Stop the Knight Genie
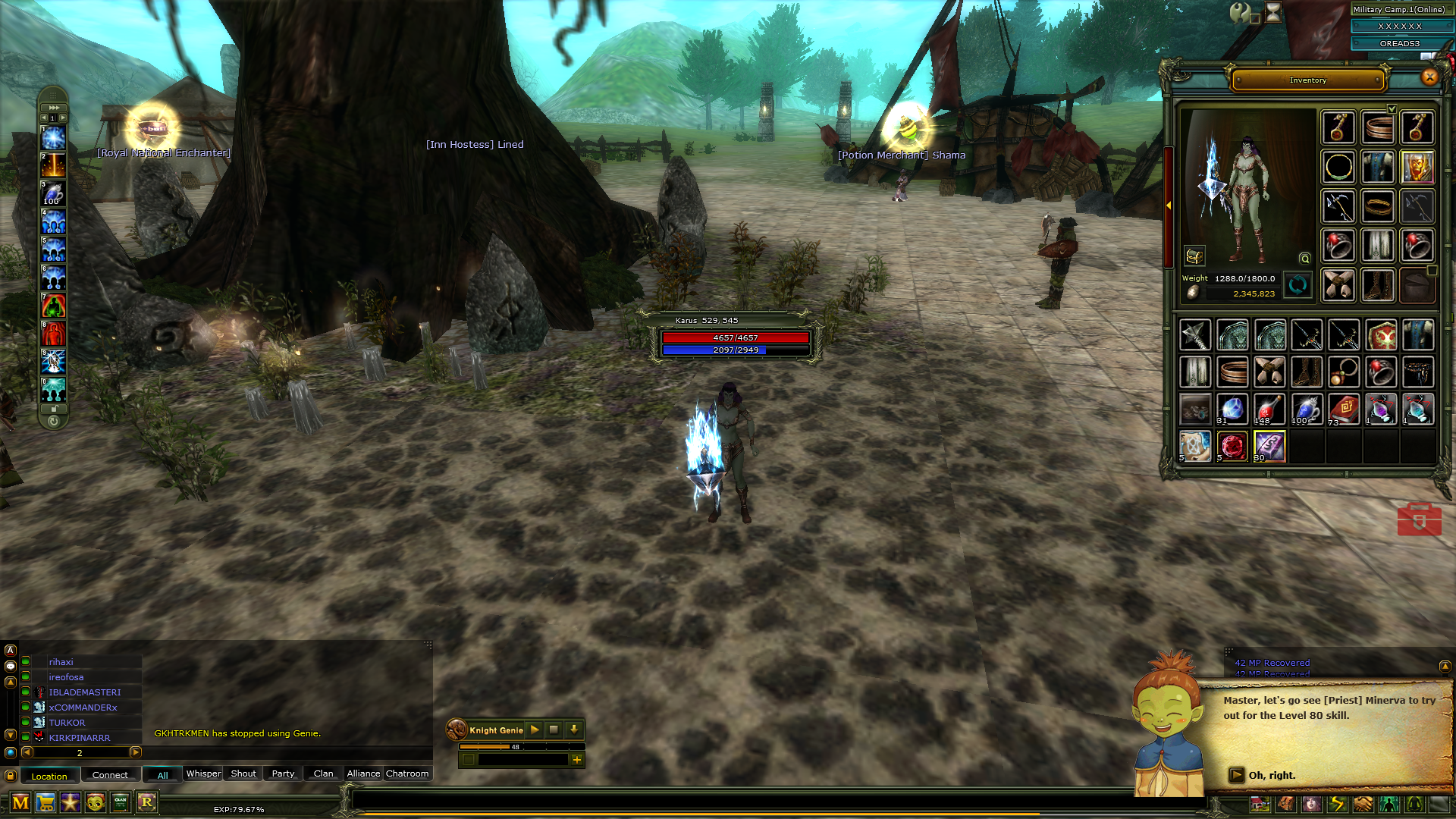The image size is (1456, 819). point(554,730)
